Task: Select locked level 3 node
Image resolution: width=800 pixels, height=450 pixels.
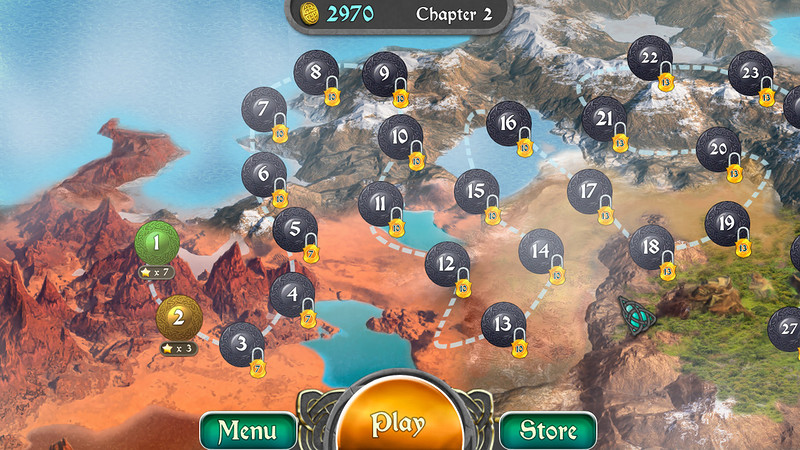Action: [241, 344]
